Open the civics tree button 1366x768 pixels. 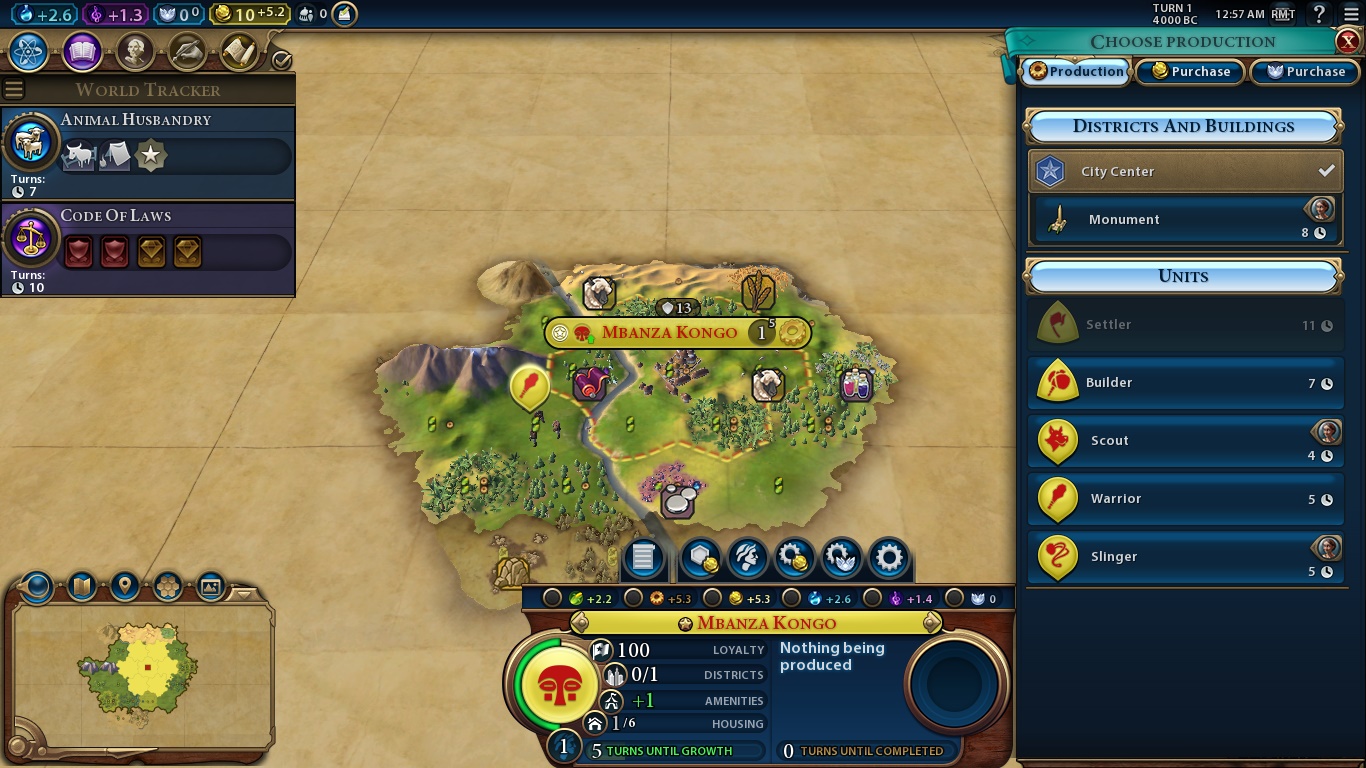click(82, 51)
